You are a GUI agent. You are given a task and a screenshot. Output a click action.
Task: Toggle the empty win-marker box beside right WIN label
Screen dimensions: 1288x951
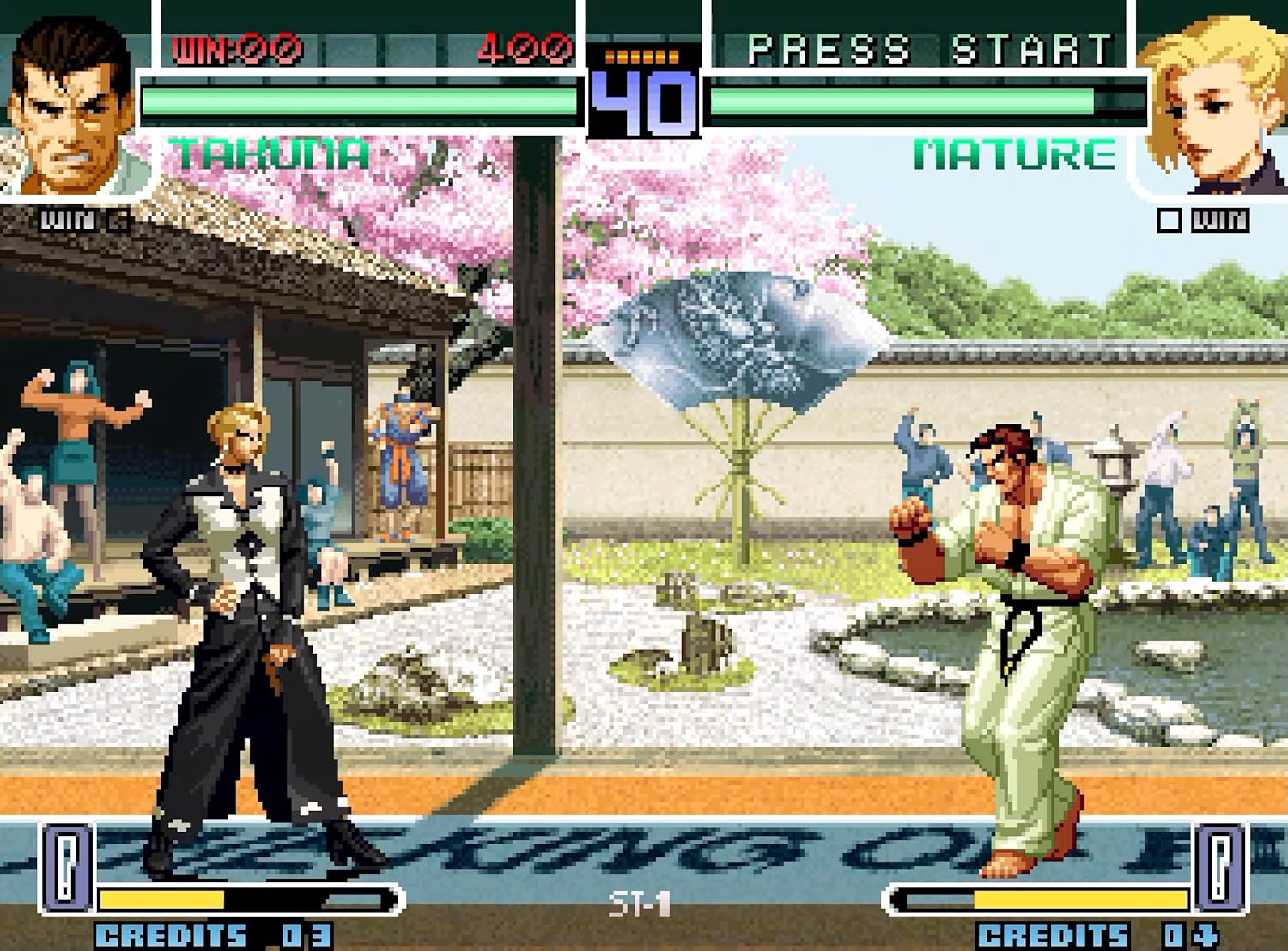coord(1170,220)
